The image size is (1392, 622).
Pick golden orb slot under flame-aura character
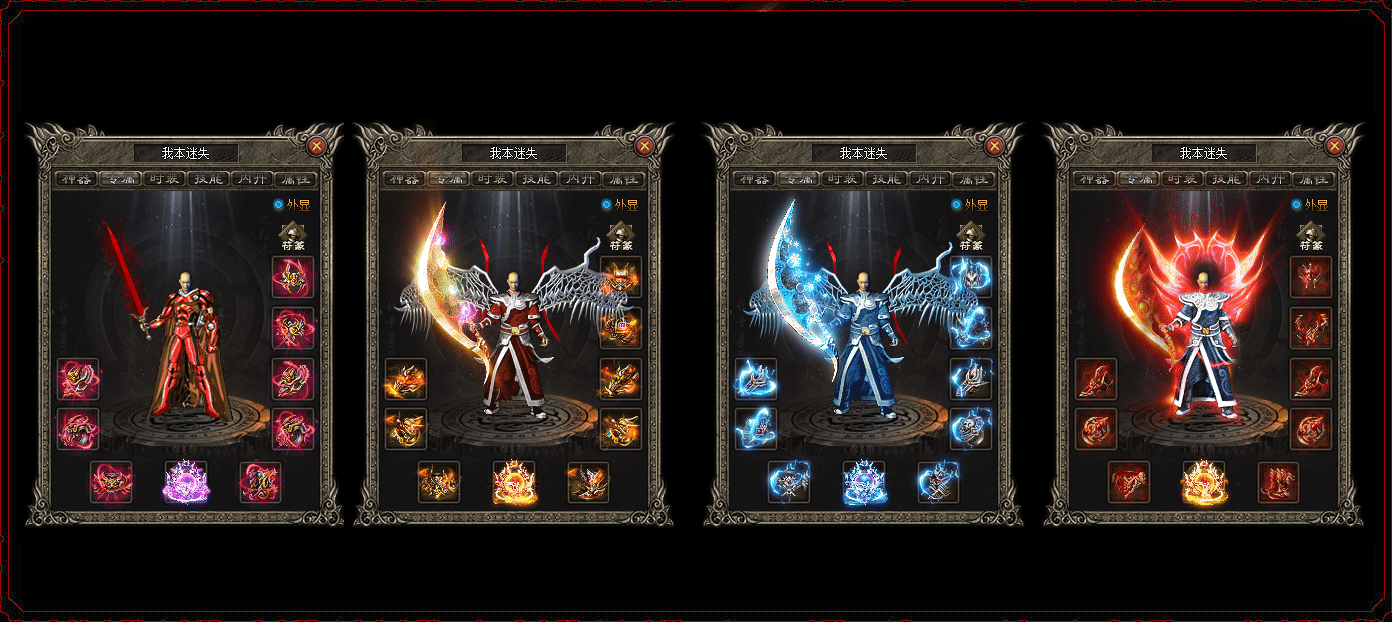1204,482
